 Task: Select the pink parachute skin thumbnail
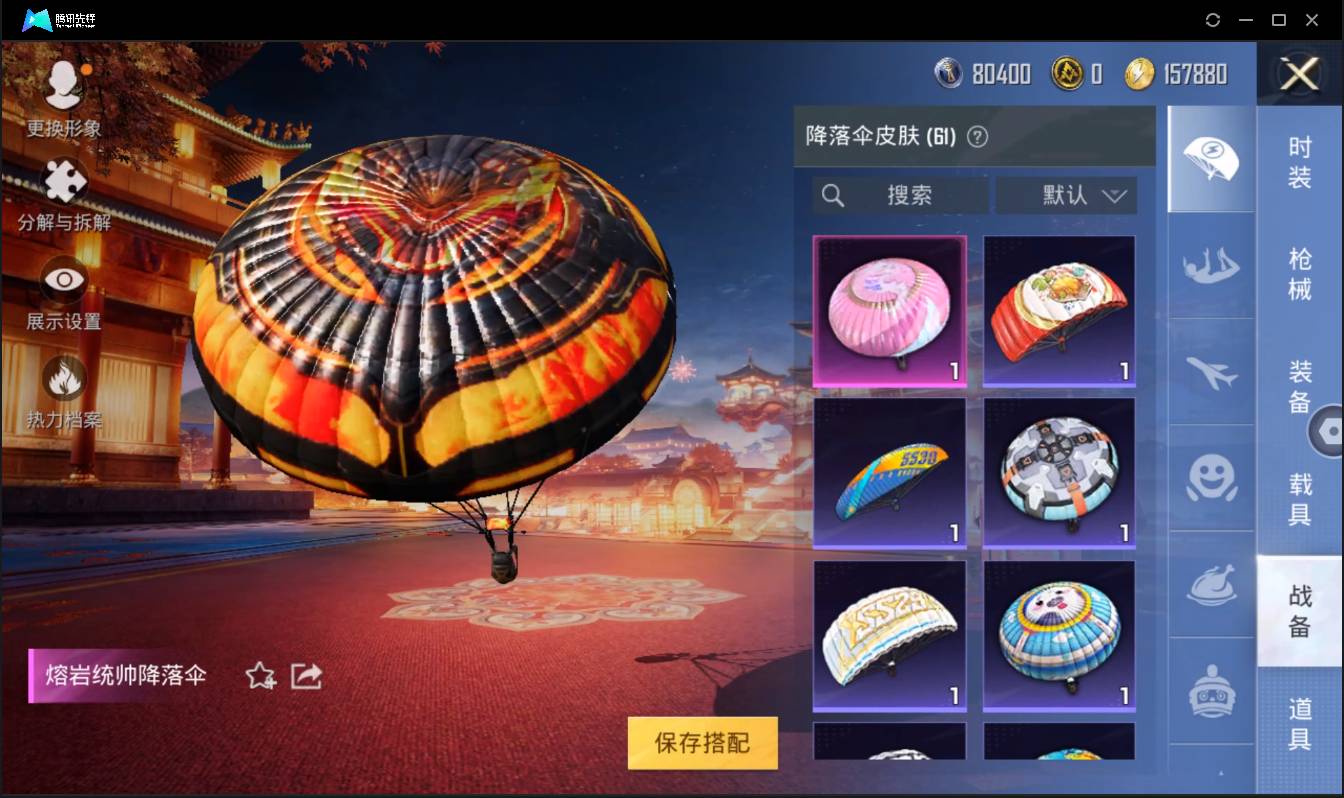pyautogui.click(x=888, y=311)
